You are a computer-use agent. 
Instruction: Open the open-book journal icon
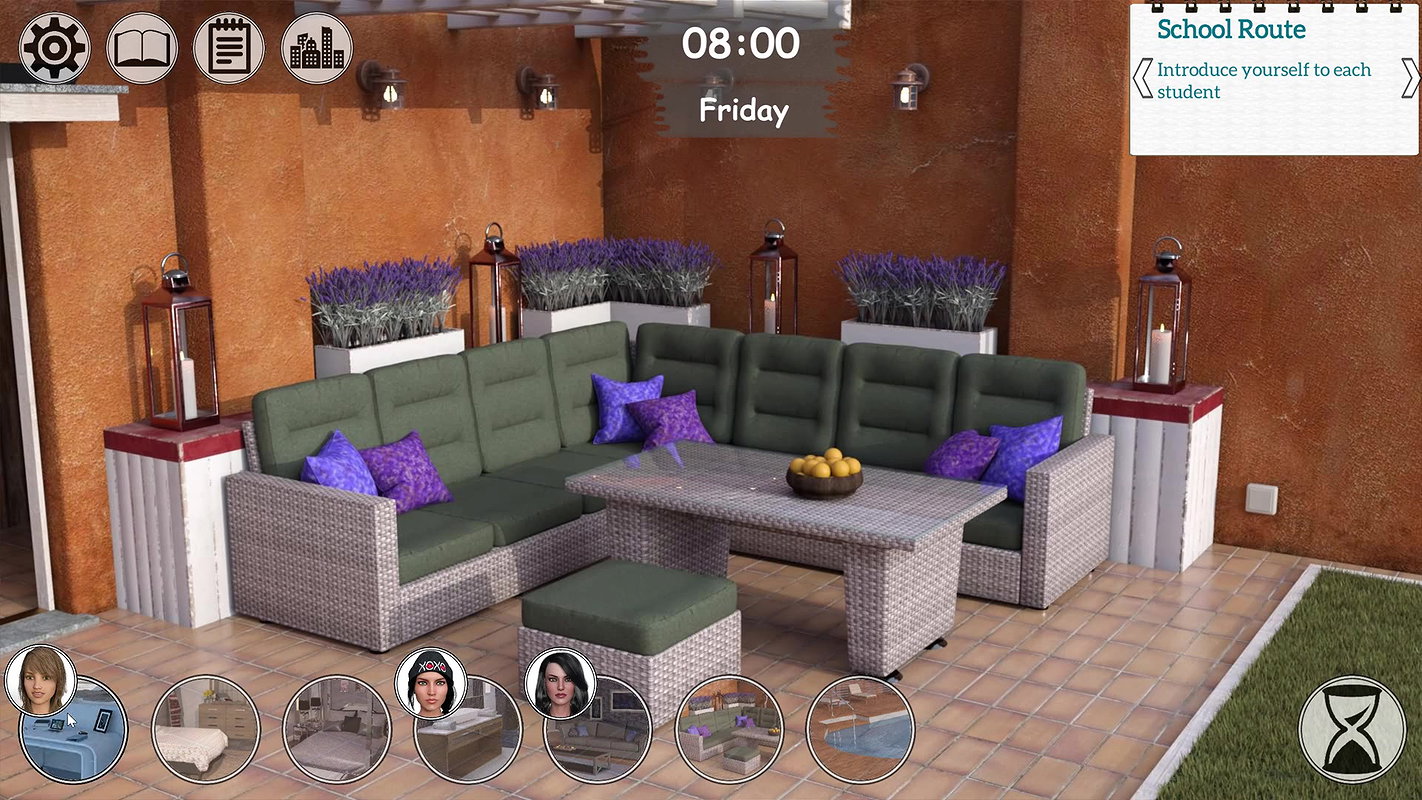142,48
